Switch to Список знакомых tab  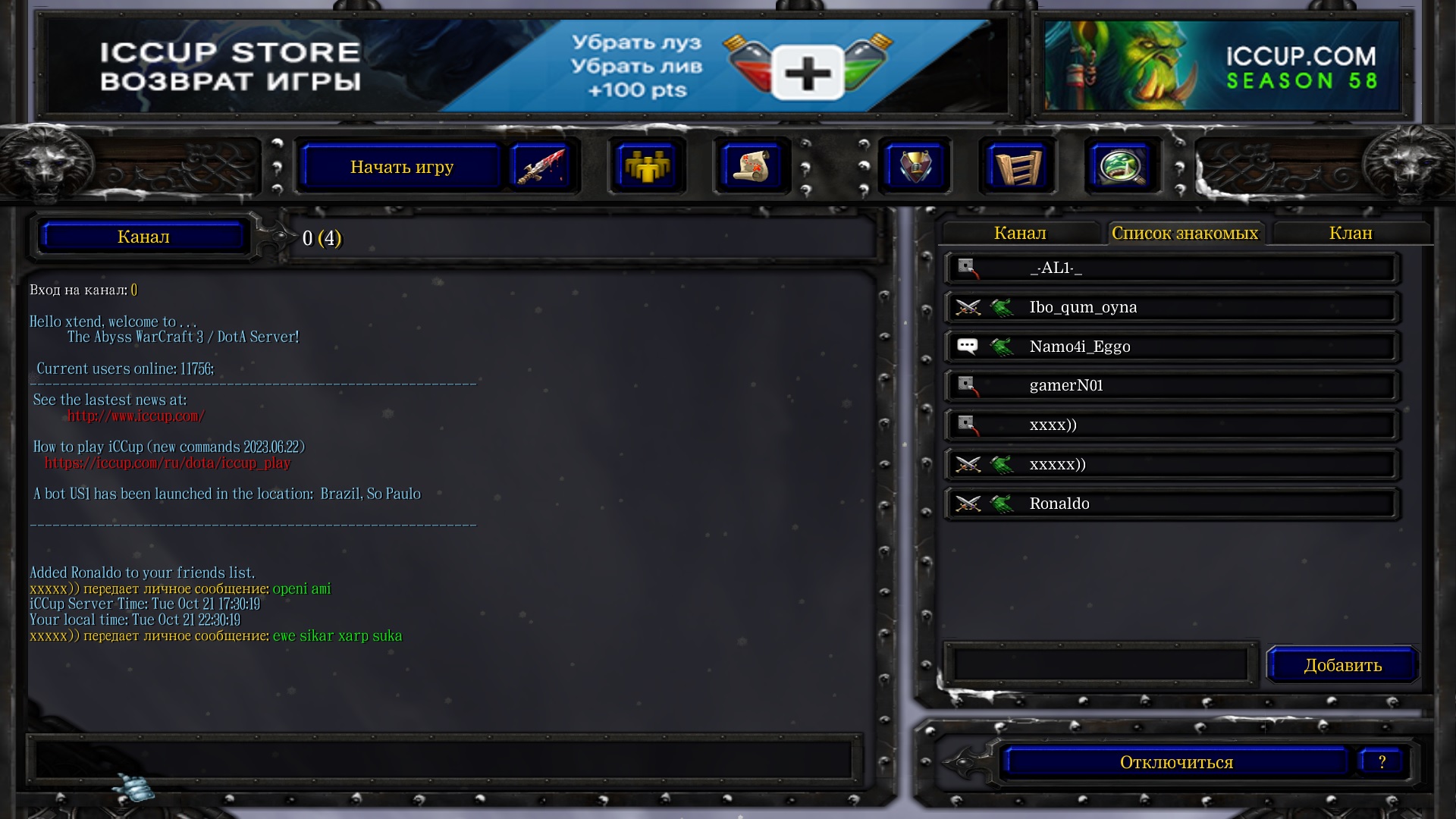pyautogui.click(x=1185, y=234)
